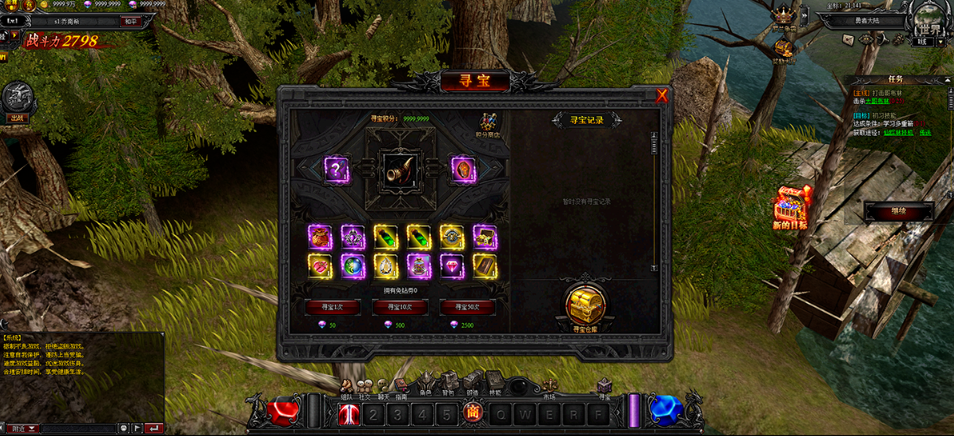The image size is (954, 436).
Task: Pick the blue-green orb reward slot
Action: pos(353,265)
